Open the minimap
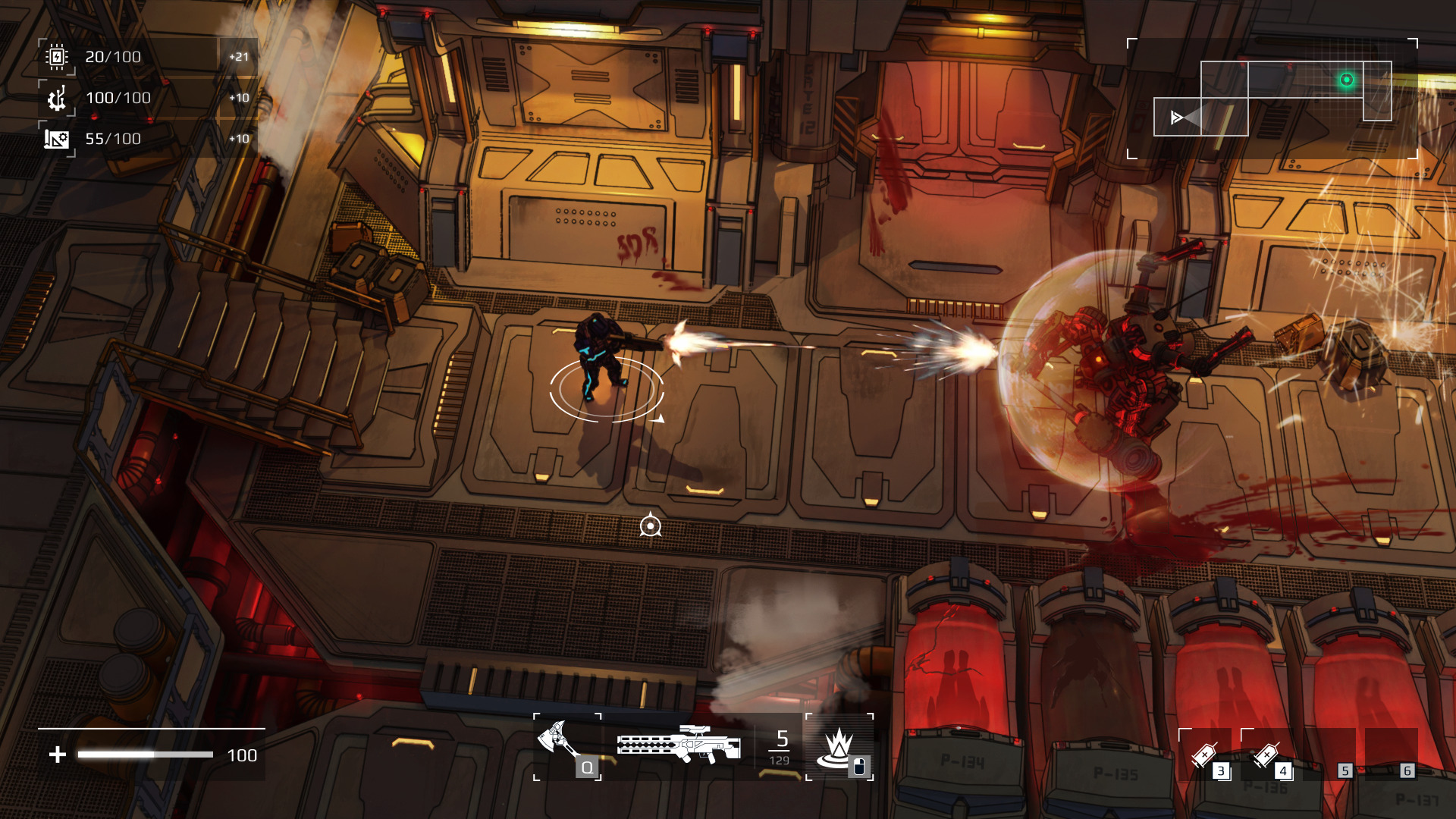Screen dimensions: 1456x819 coord(1272,99)
